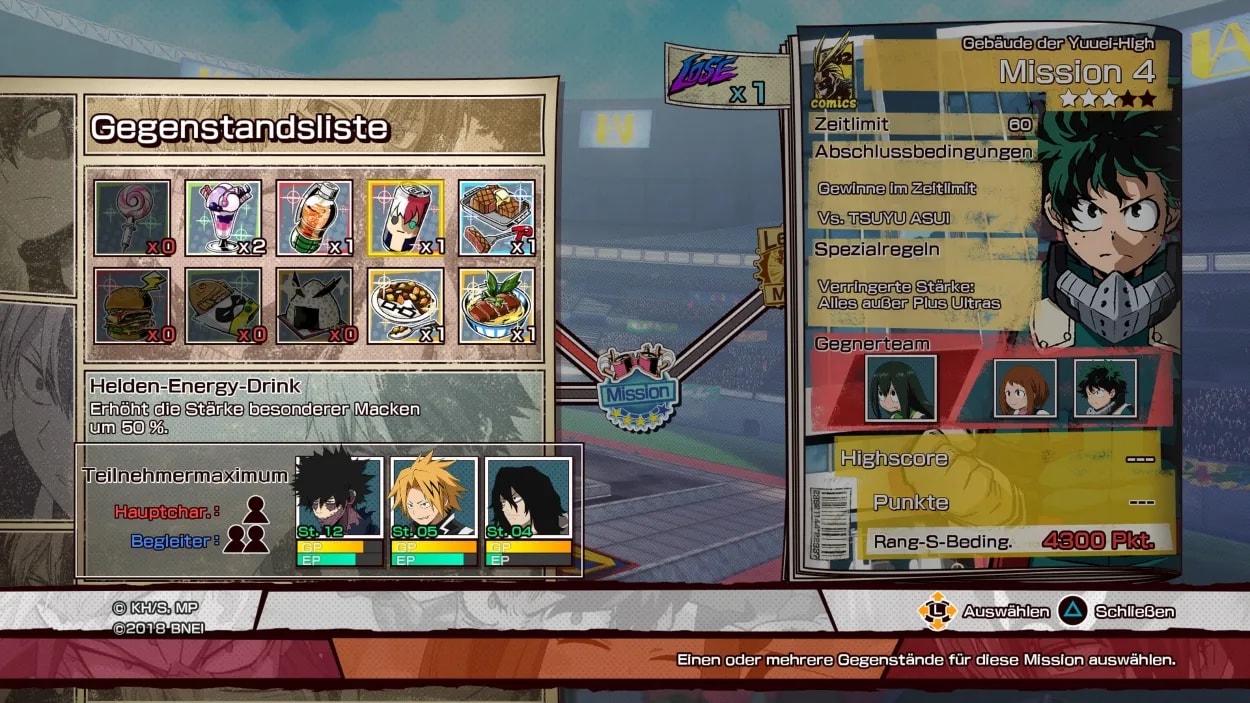Select the orange drink bottle item
The image size is (1250, 703).
point(314,218)
